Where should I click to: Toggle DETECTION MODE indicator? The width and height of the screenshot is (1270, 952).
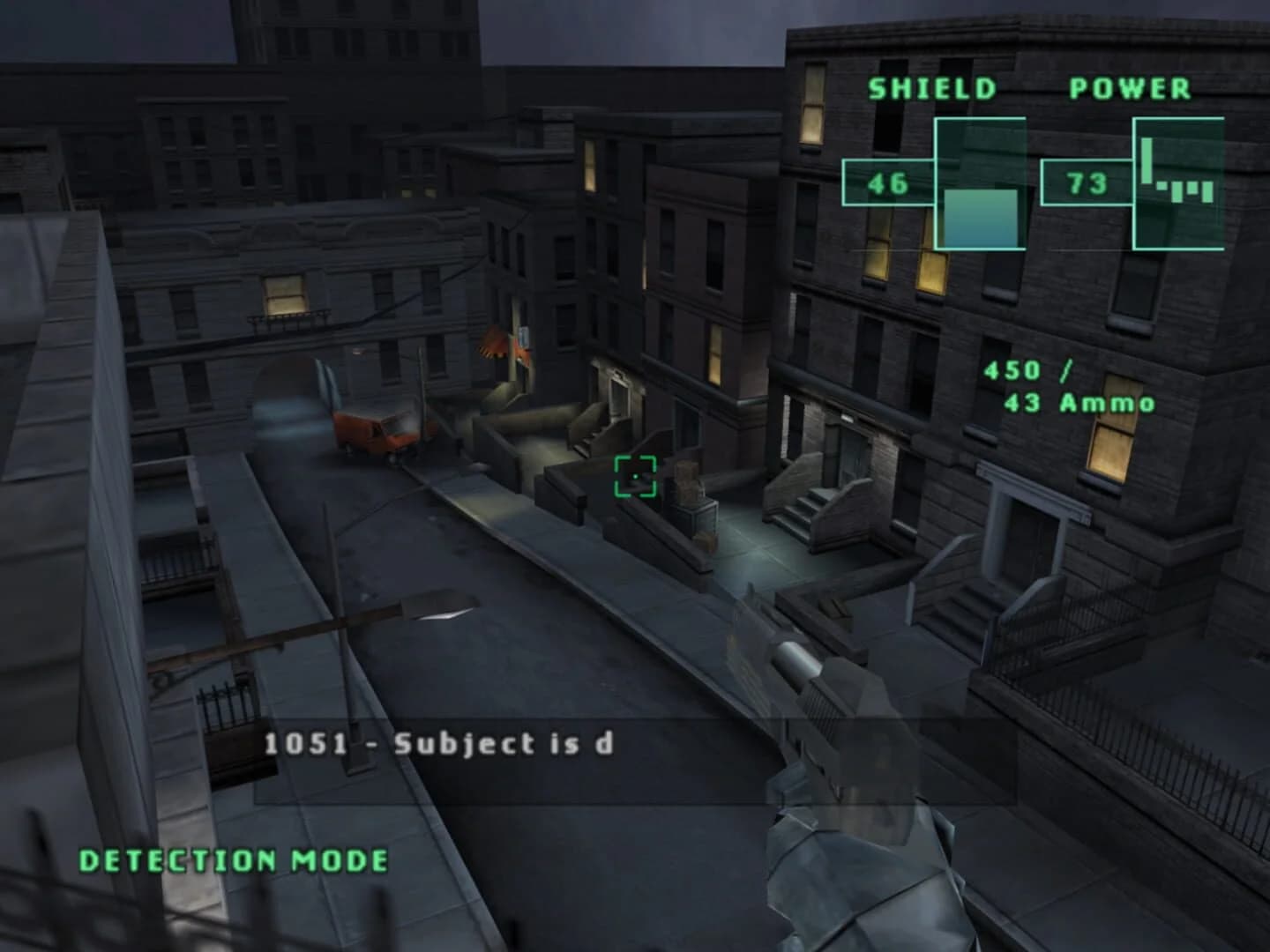coord(231,858)
